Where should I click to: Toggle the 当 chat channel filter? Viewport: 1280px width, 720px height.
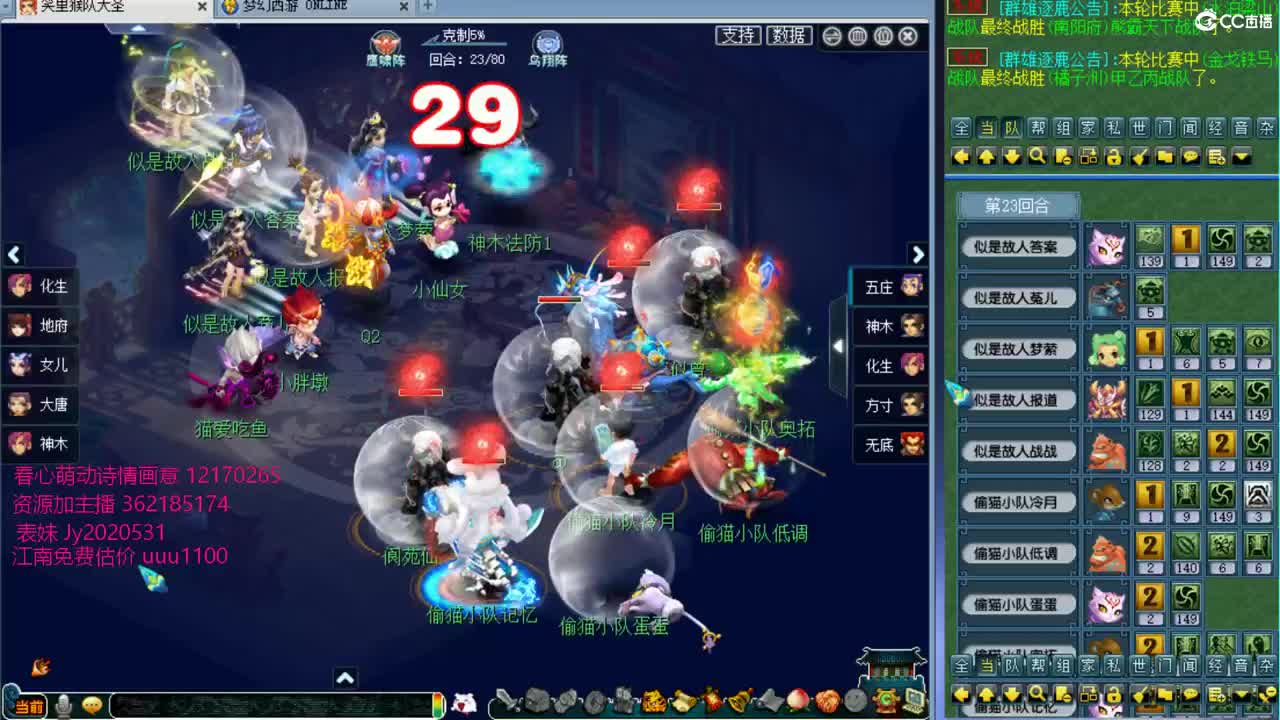[x=986, y=131]
